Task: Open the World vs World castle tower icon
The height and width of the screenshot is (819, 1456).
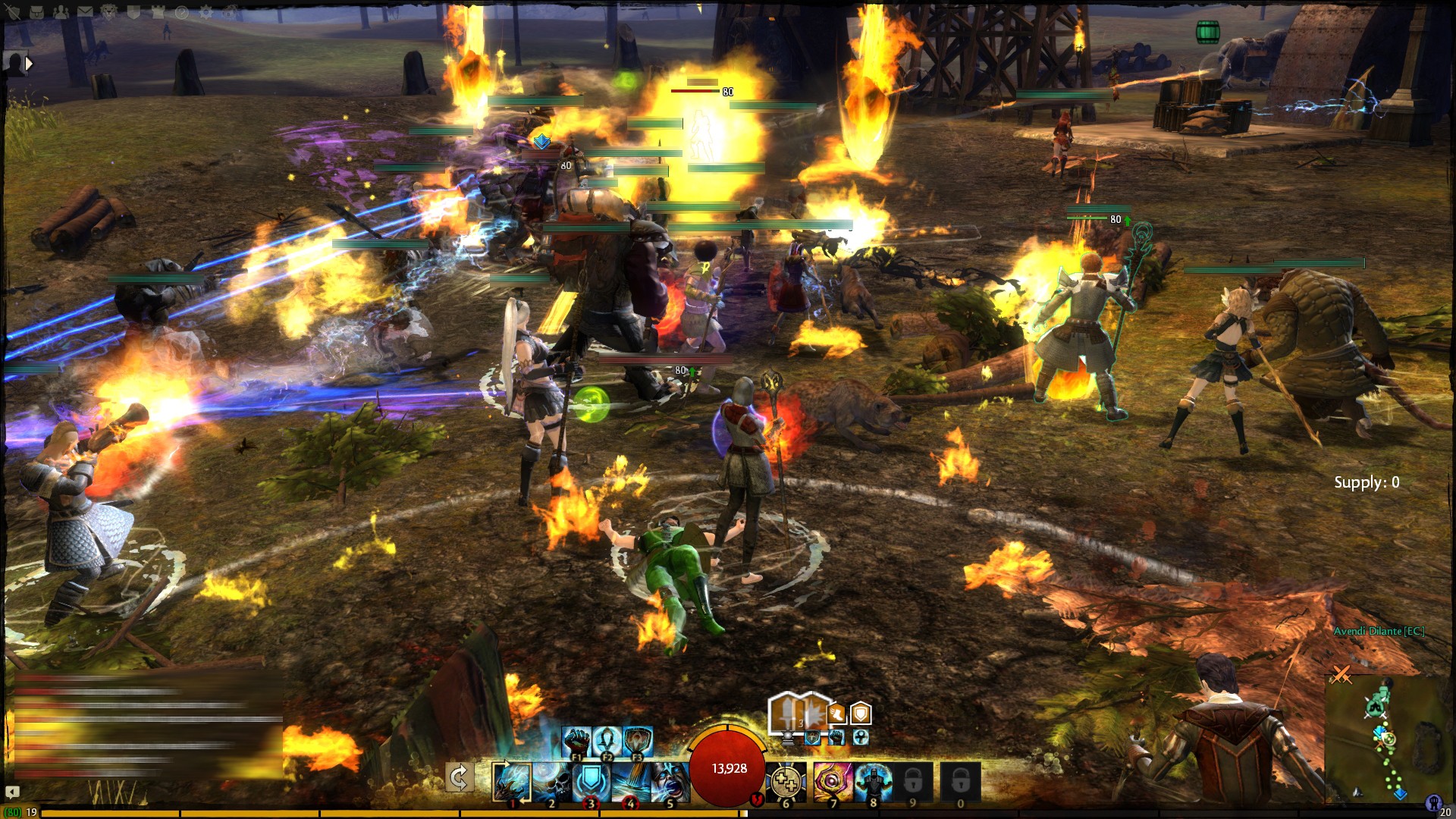Action: coord(158,13)
